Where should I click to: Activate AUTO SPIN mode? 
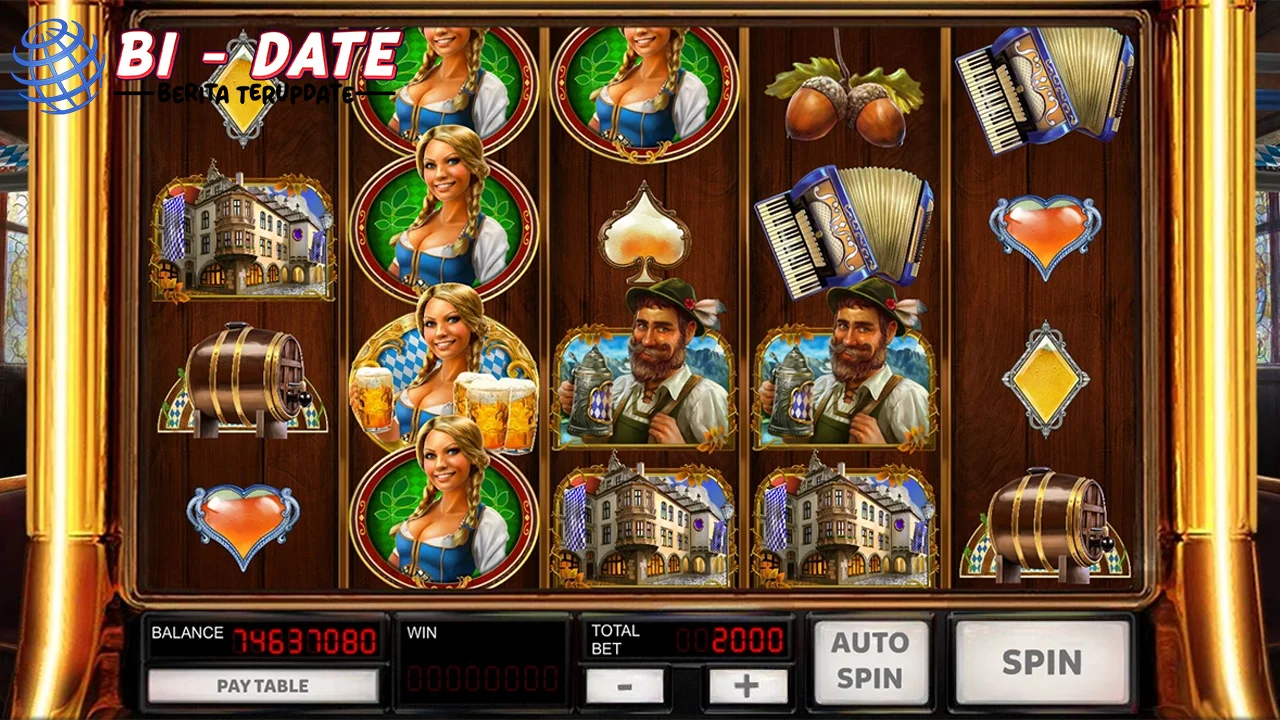coord(872,660)
